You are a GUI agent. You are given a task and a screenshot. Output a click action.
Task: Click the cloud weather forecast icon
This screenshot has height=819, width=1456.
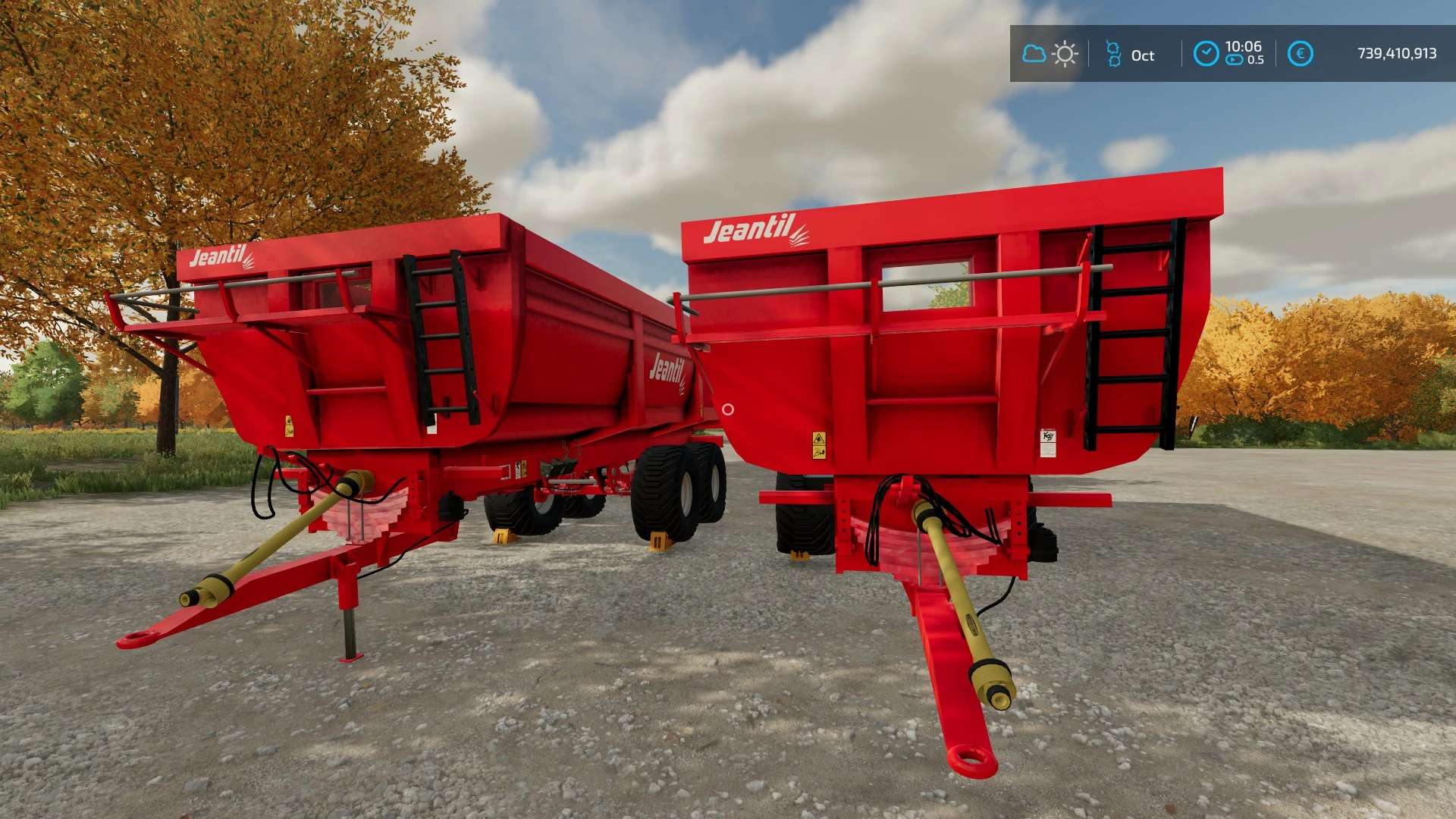coord(1034,54)
